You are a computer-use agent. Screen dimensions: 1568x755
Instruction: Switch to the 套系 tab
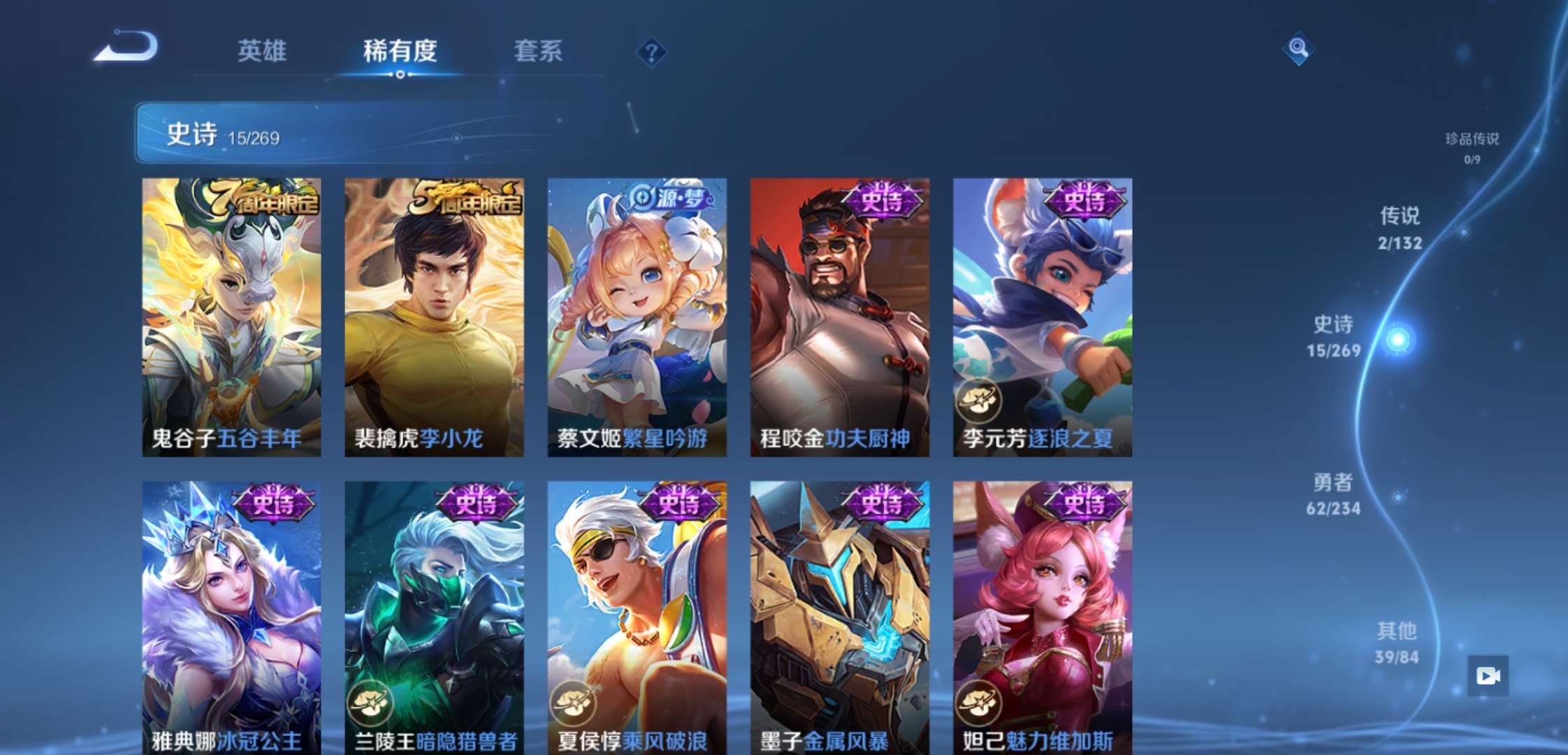[x=538, y=51]
